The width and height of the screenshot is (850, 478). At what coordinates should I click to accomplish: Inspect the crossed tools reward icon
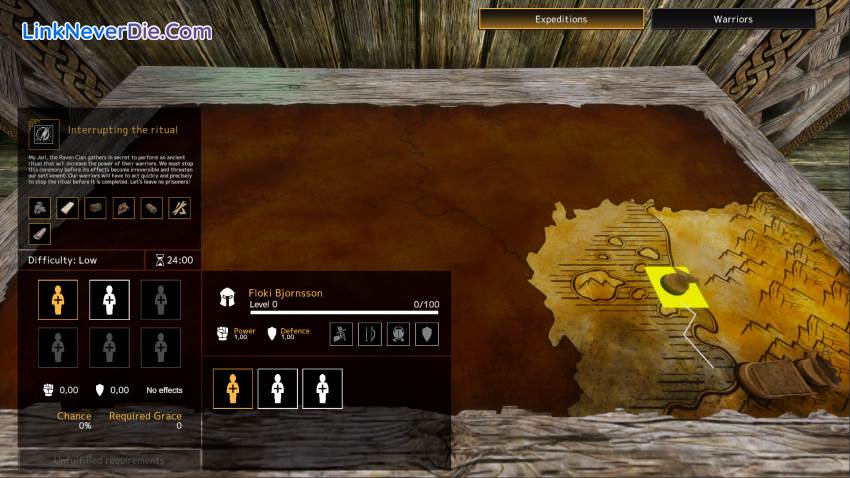click(179, 208)
